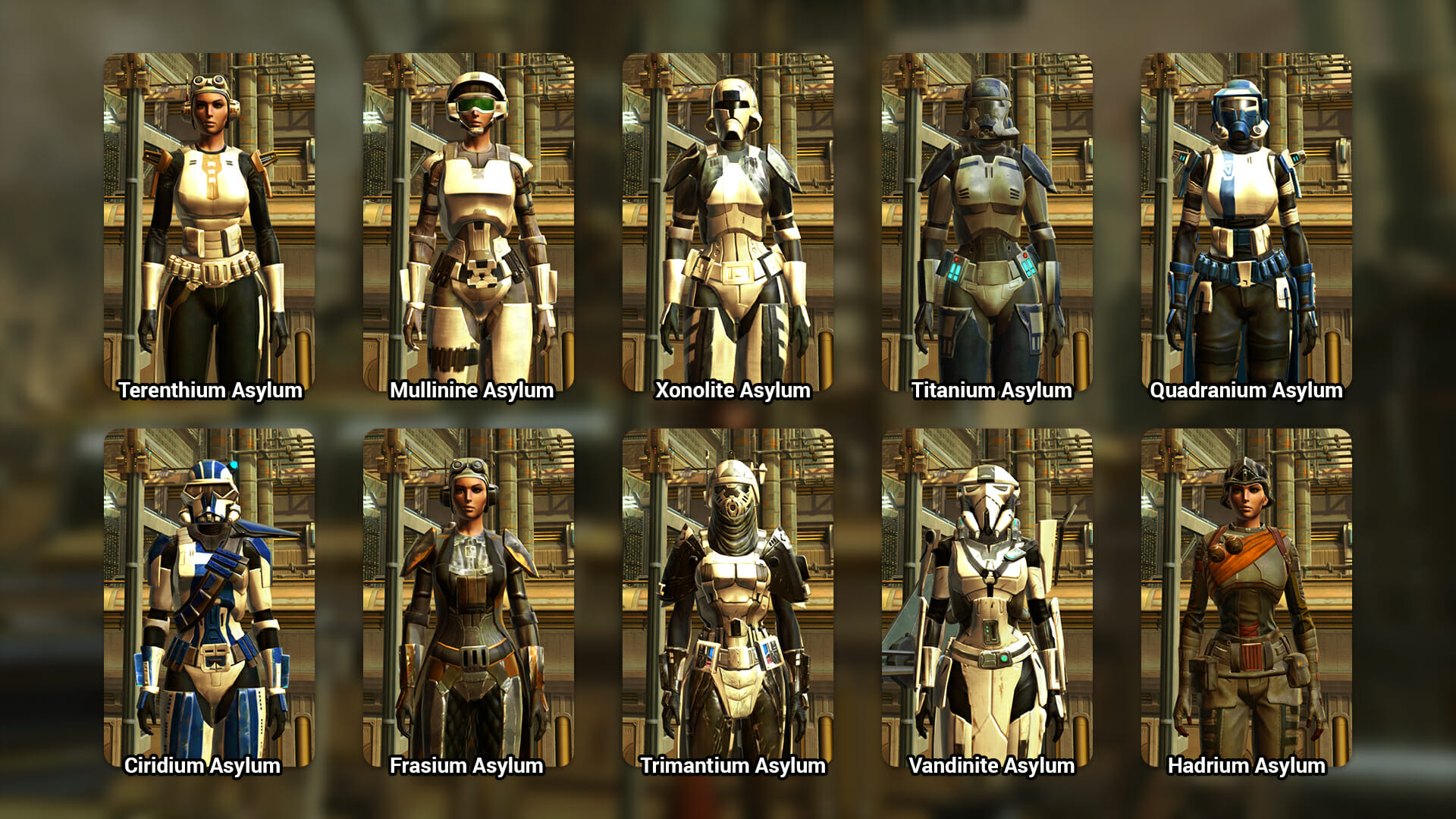Open the Xonolite Asylum armor preview
Screen dimensions: 1456x819
click(728, 223)
